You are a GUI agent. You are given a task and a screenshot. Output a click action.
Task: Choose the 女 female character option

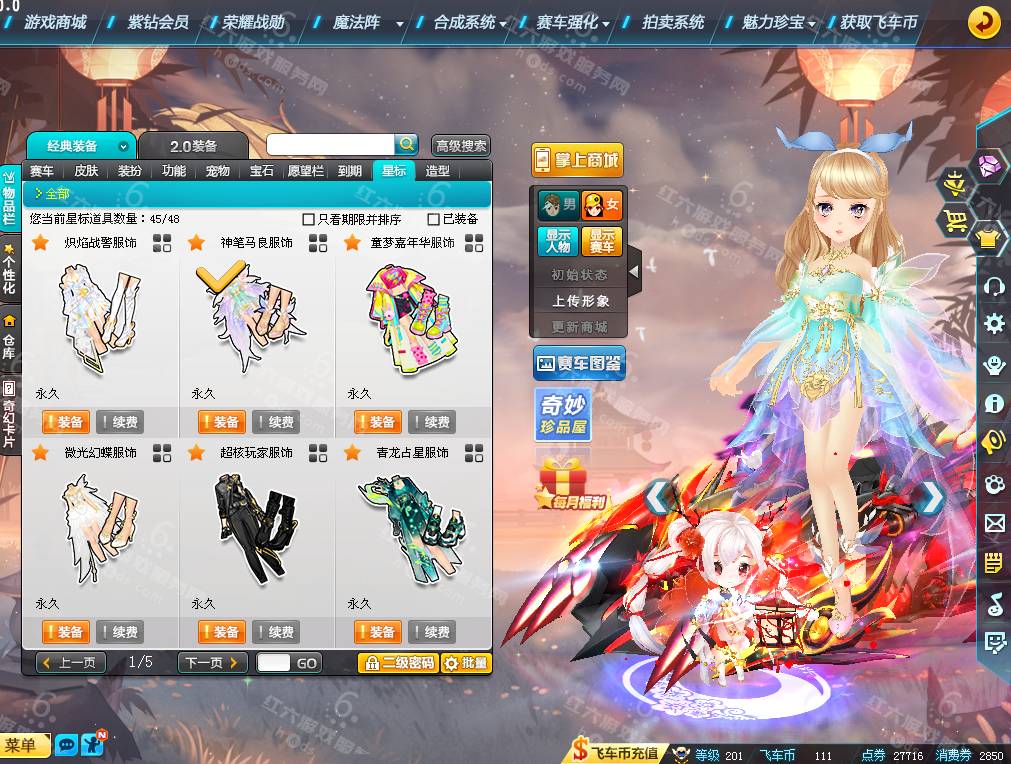pos(602,206)
